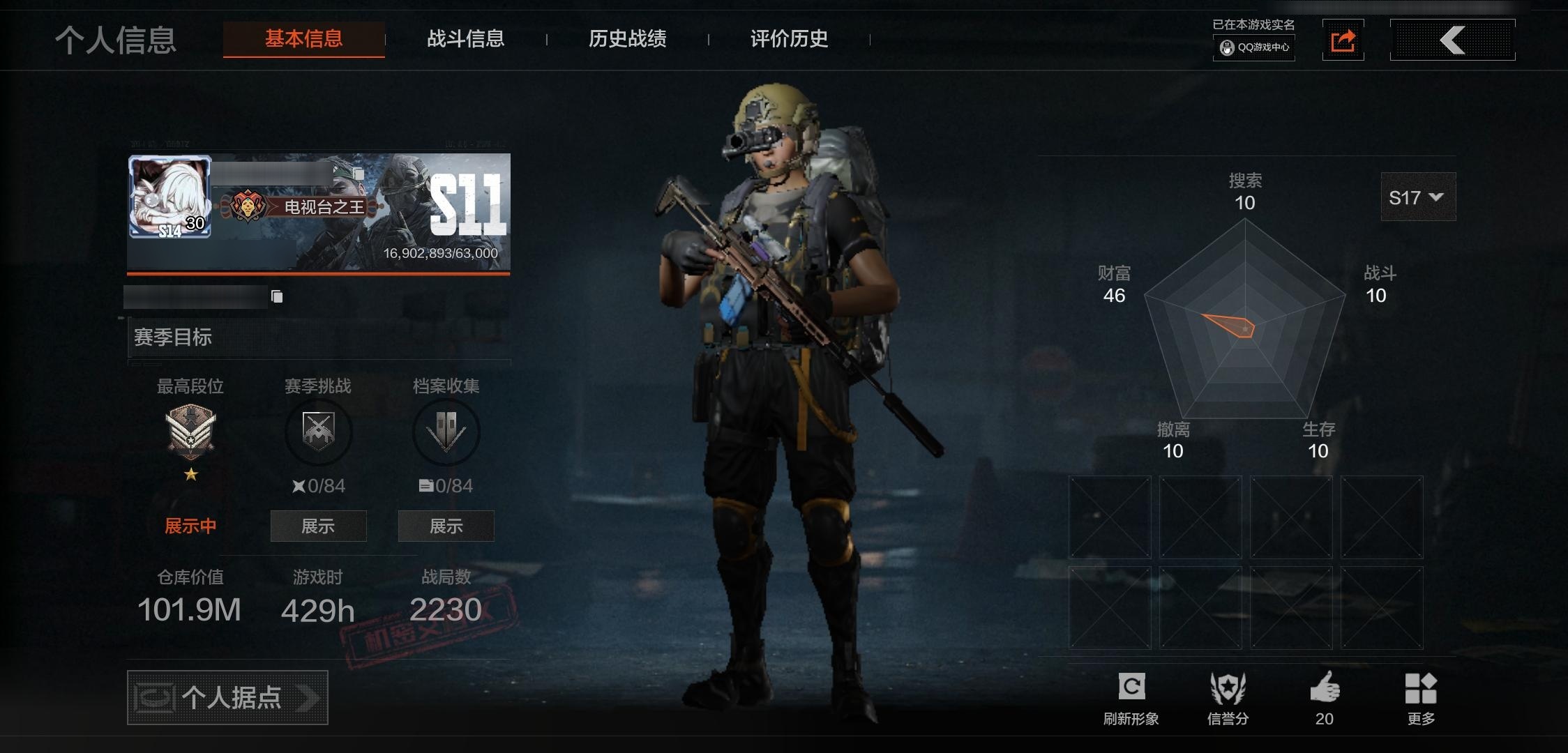
Task: Click the player avatar portrait
Action: (170, 197)
